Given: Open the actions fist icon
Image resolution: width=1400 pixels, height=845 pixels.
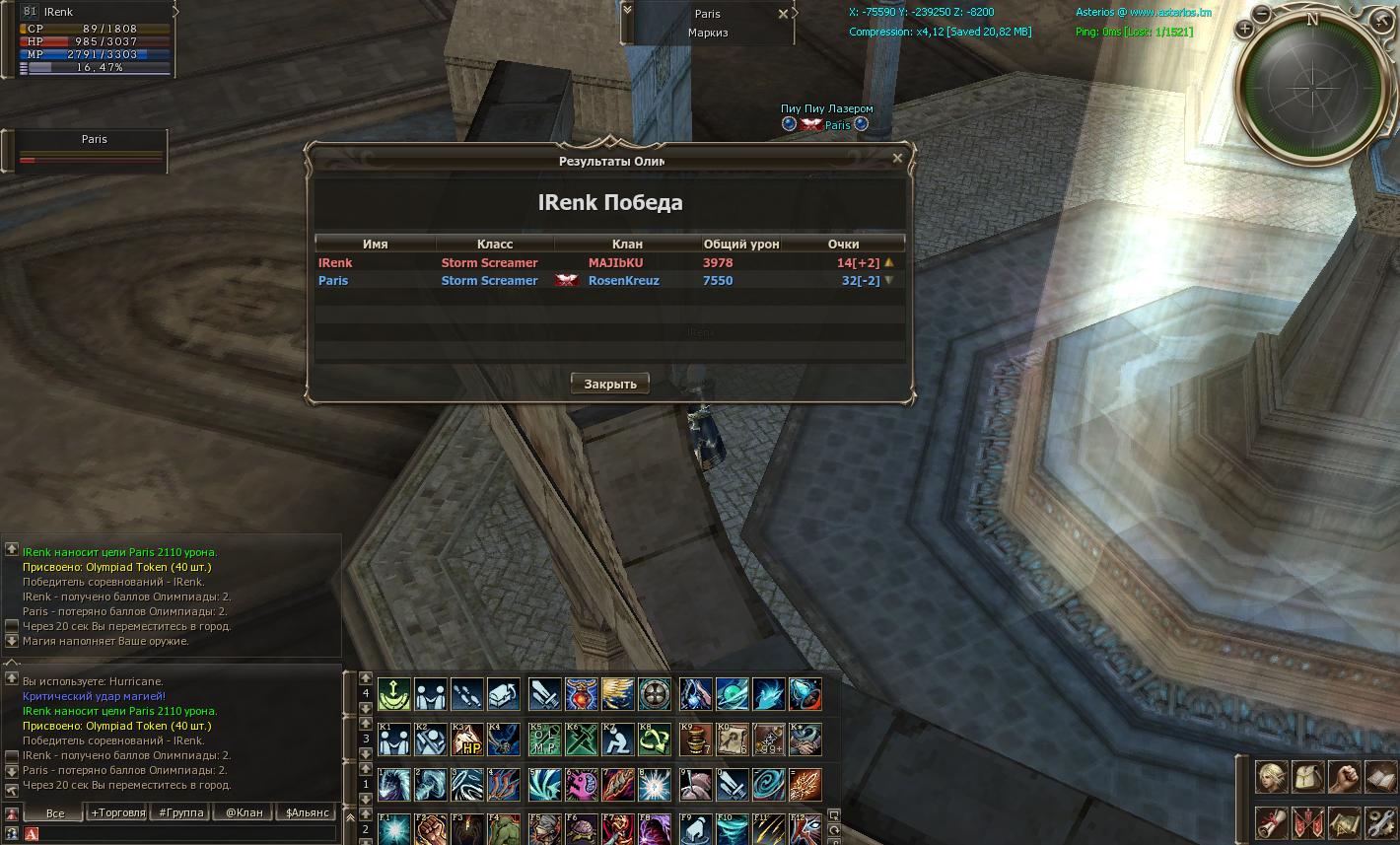Looking at the screenshot, I should 1345,777.
